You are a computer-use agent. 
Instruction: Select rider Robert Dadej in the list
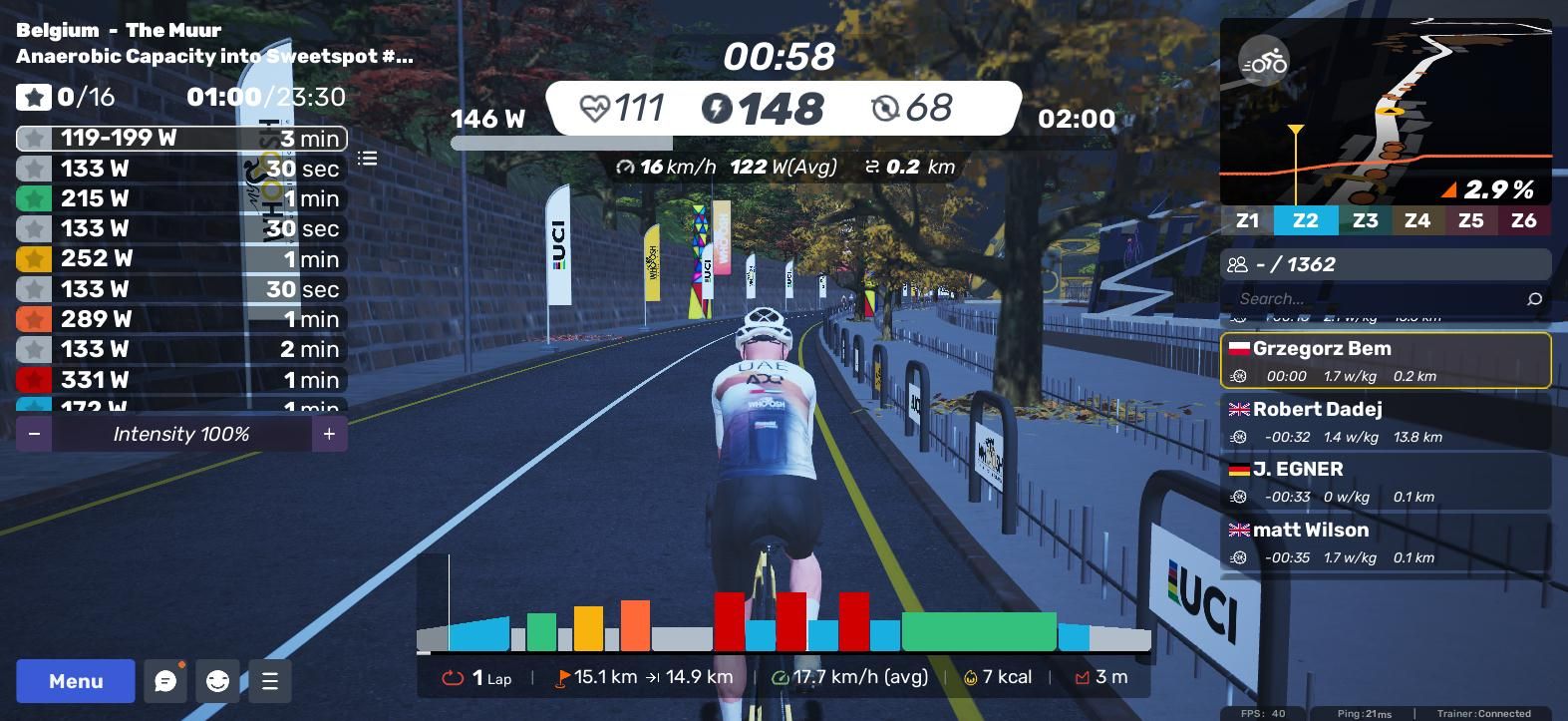tap(1386, 421)
